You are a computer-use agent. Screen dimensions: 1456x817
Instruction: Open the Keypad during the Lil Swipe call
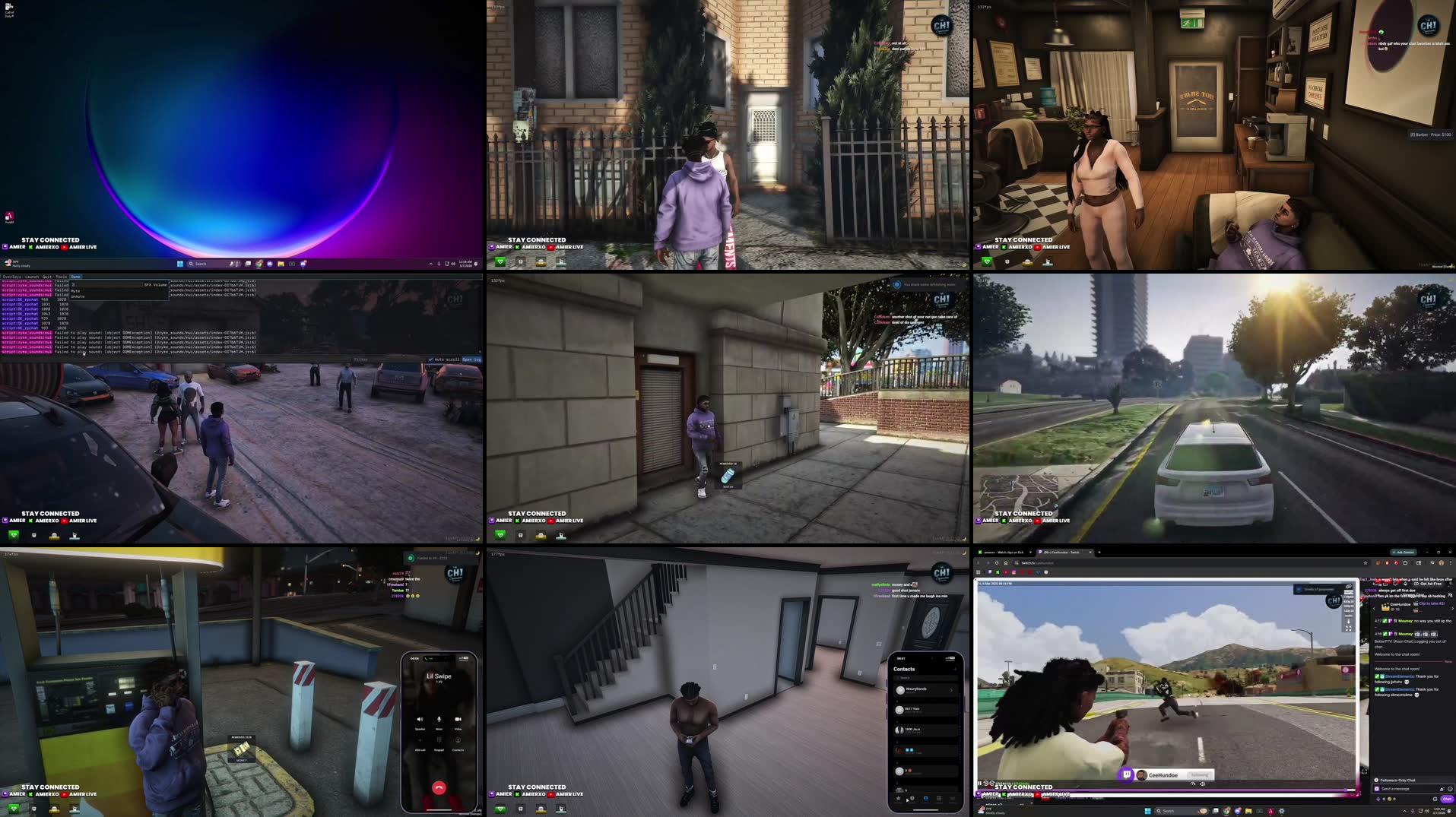439,741
